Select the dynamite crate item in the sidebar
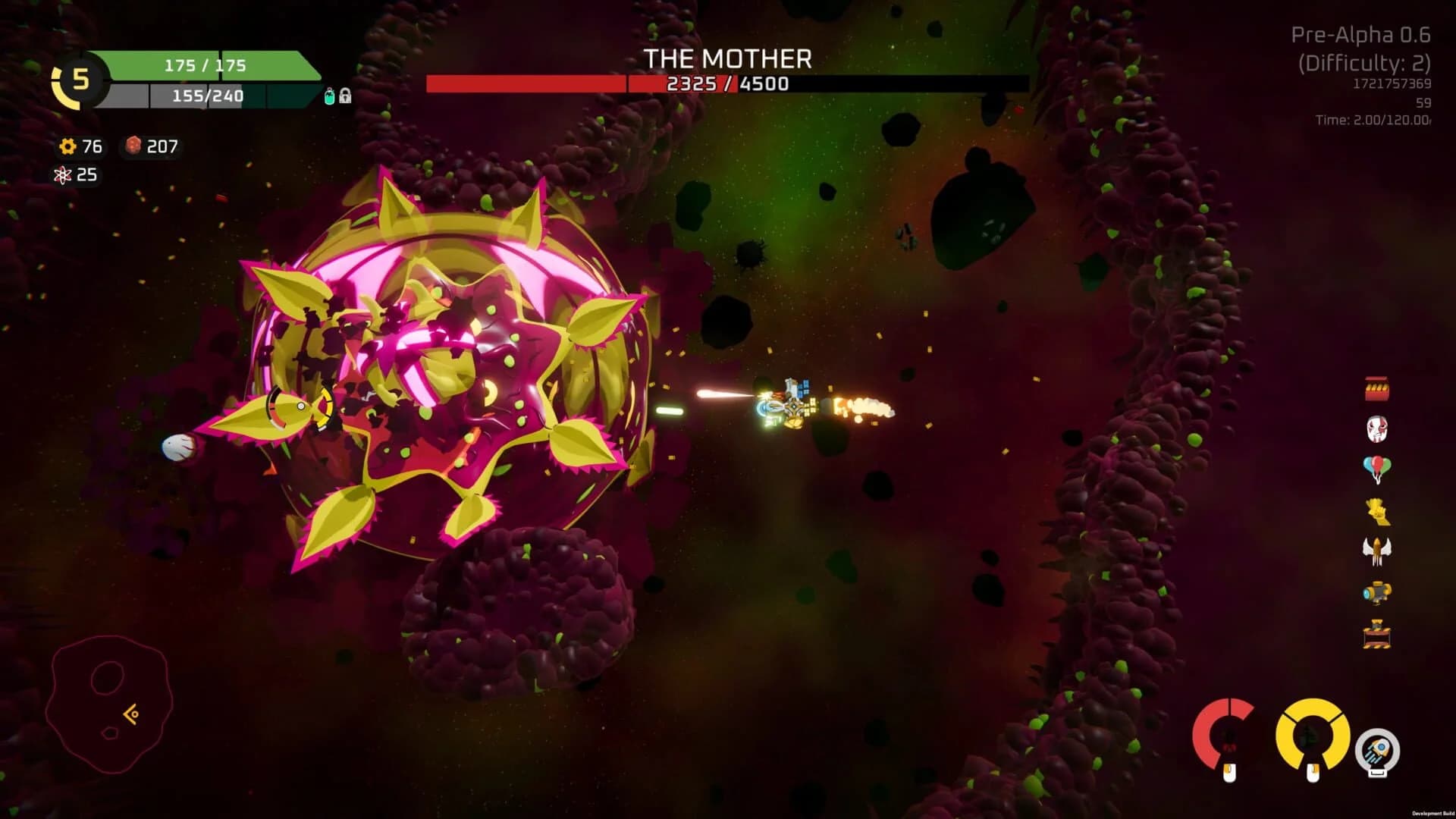Image resolution: width=1456 pixels, height=819 pixels. tap(1376, 388)
